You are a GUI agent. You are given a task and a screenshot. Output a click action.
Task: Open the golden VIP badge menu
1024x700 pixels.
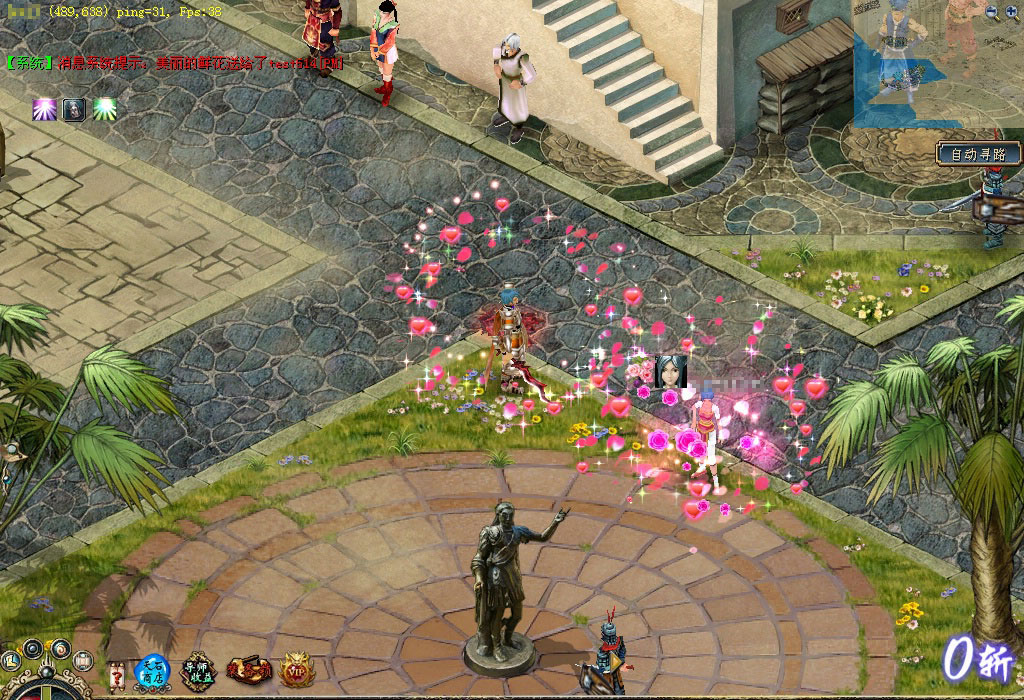pyautogui.click(x=297, y=670)
